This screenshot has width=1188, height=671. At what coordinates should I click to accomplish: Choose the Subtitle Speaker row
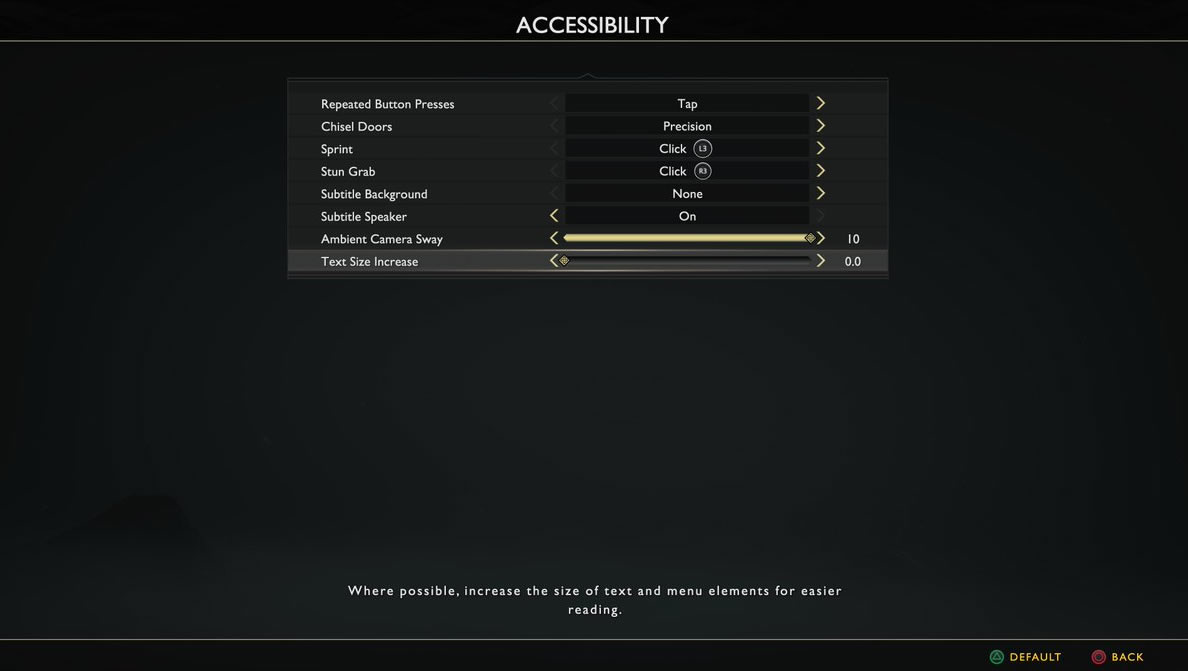tap(364, 217)
